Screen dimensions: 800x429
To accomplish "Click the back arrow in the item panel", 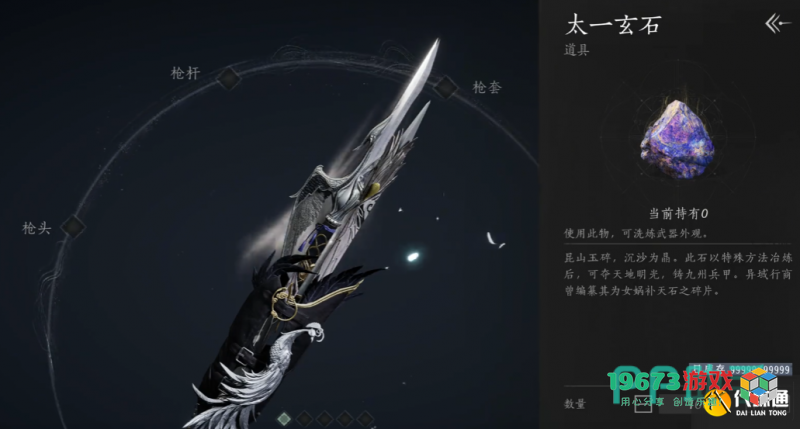I will coord(776,22).
